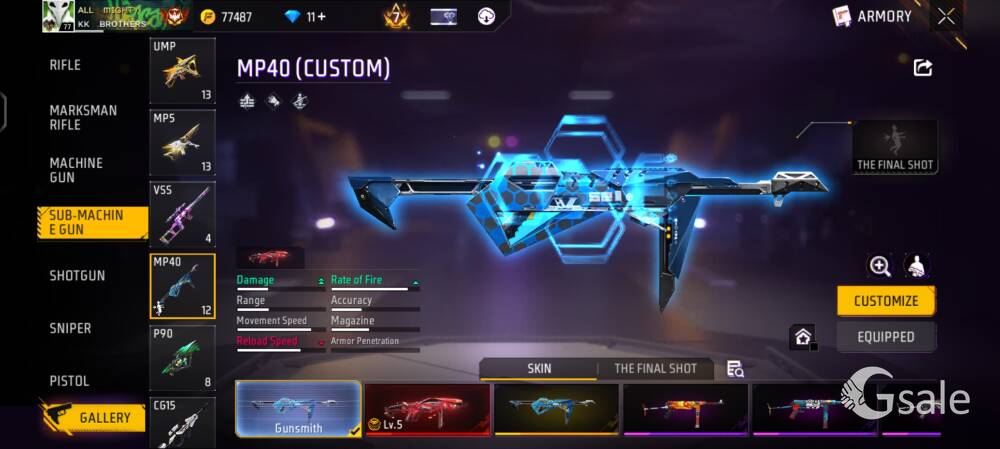Switch to The Final Shot tab

[x=655, y=368]
